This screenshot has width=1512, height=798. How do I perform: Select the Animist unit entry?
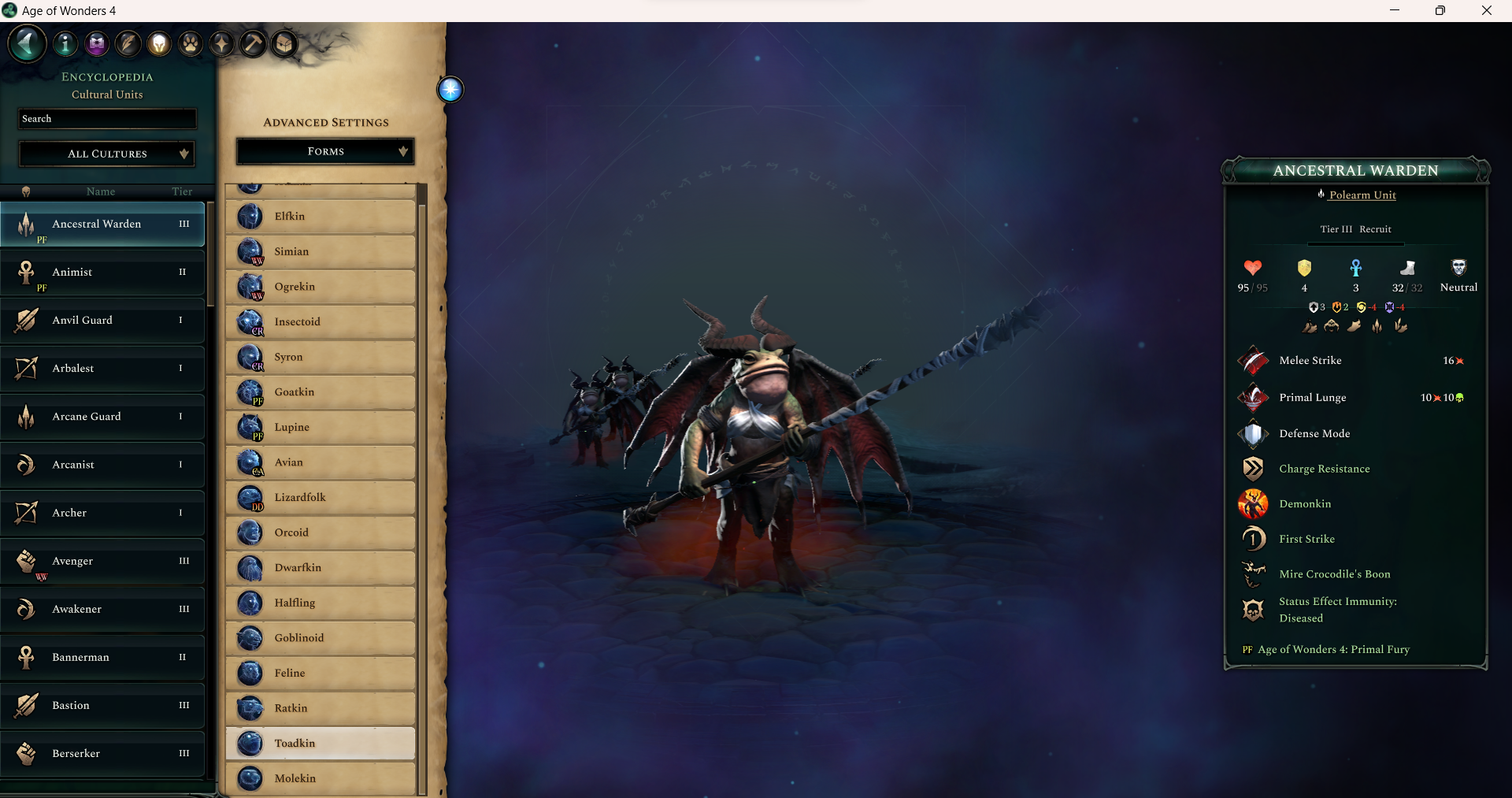[x=102, y=273]
